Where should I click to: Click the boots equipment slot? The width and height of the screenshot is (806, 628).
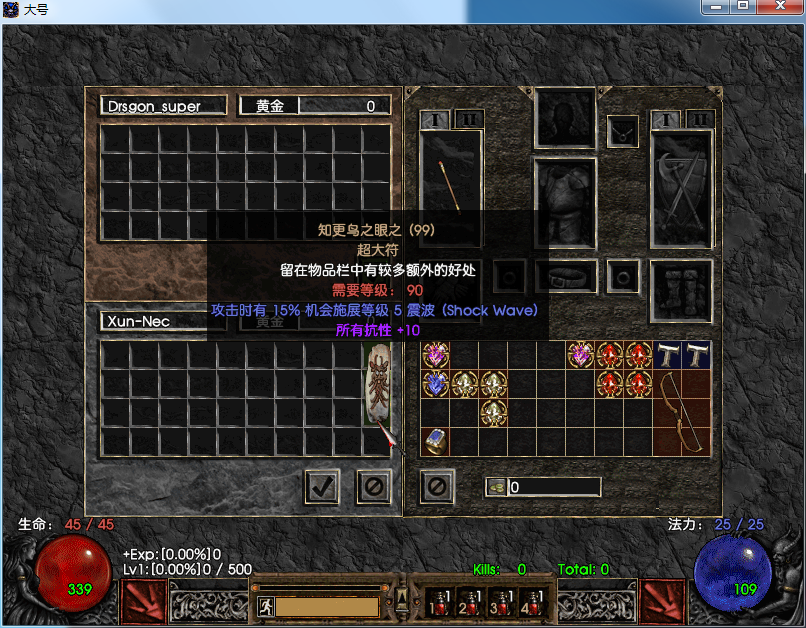click(x=682, y=291)
